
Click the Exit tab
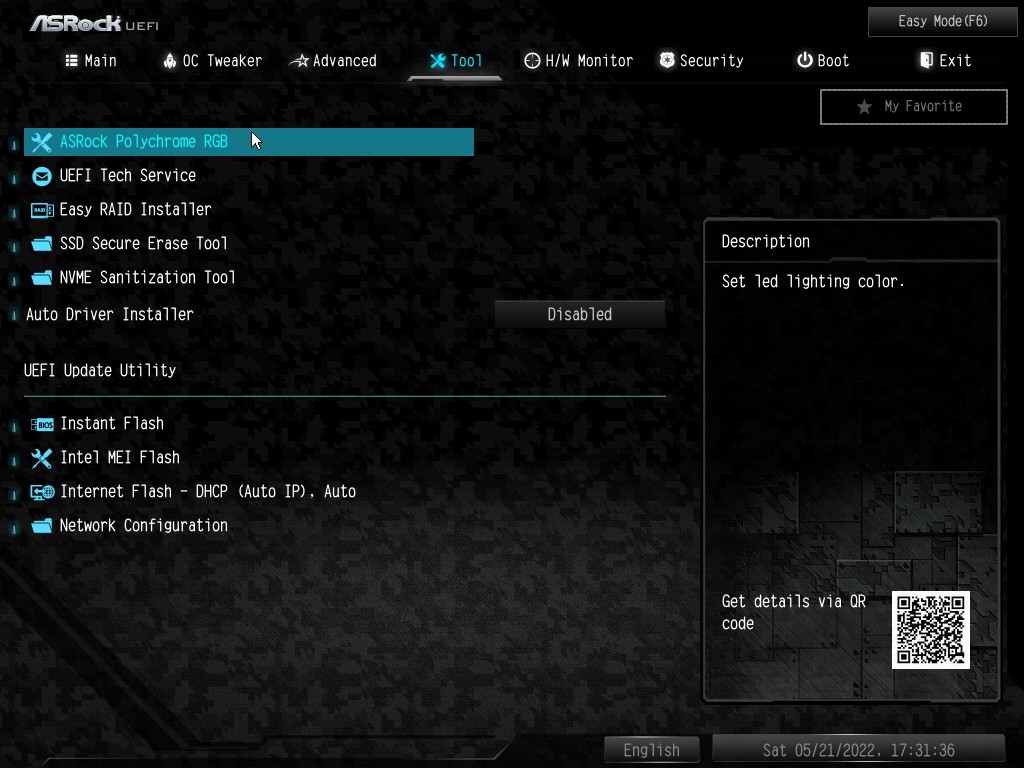tap(945, 61)
